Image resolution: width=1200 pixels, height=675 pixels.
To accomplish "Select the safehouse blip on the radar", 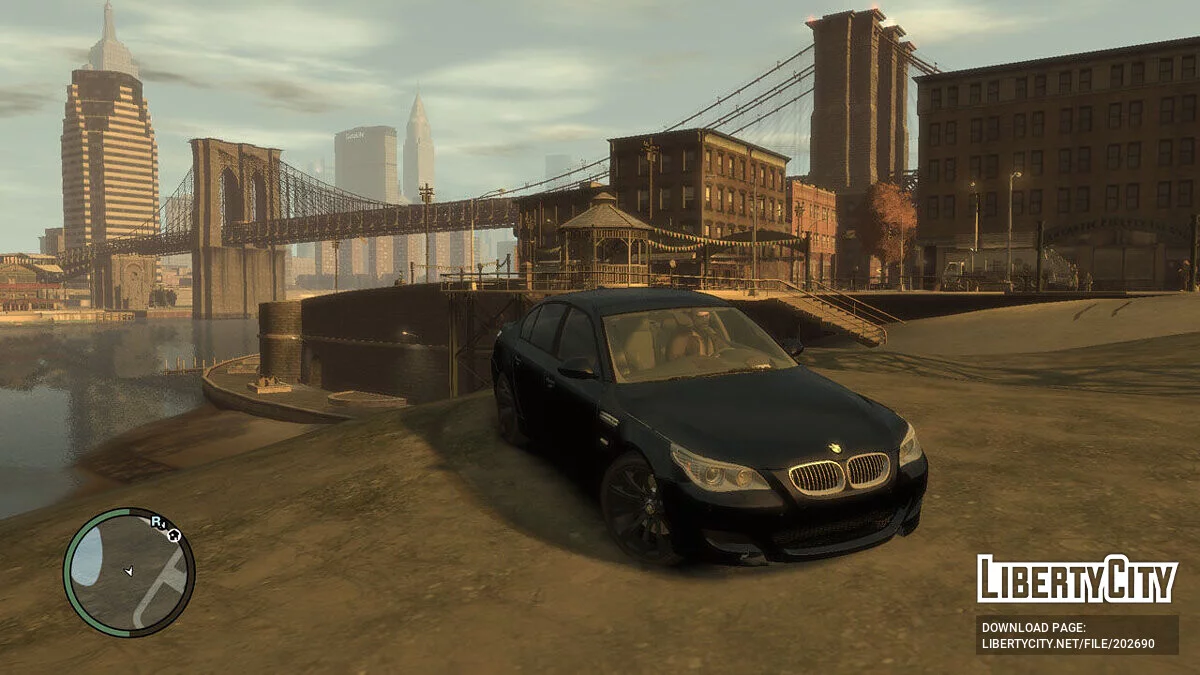I will coord(174,536).
